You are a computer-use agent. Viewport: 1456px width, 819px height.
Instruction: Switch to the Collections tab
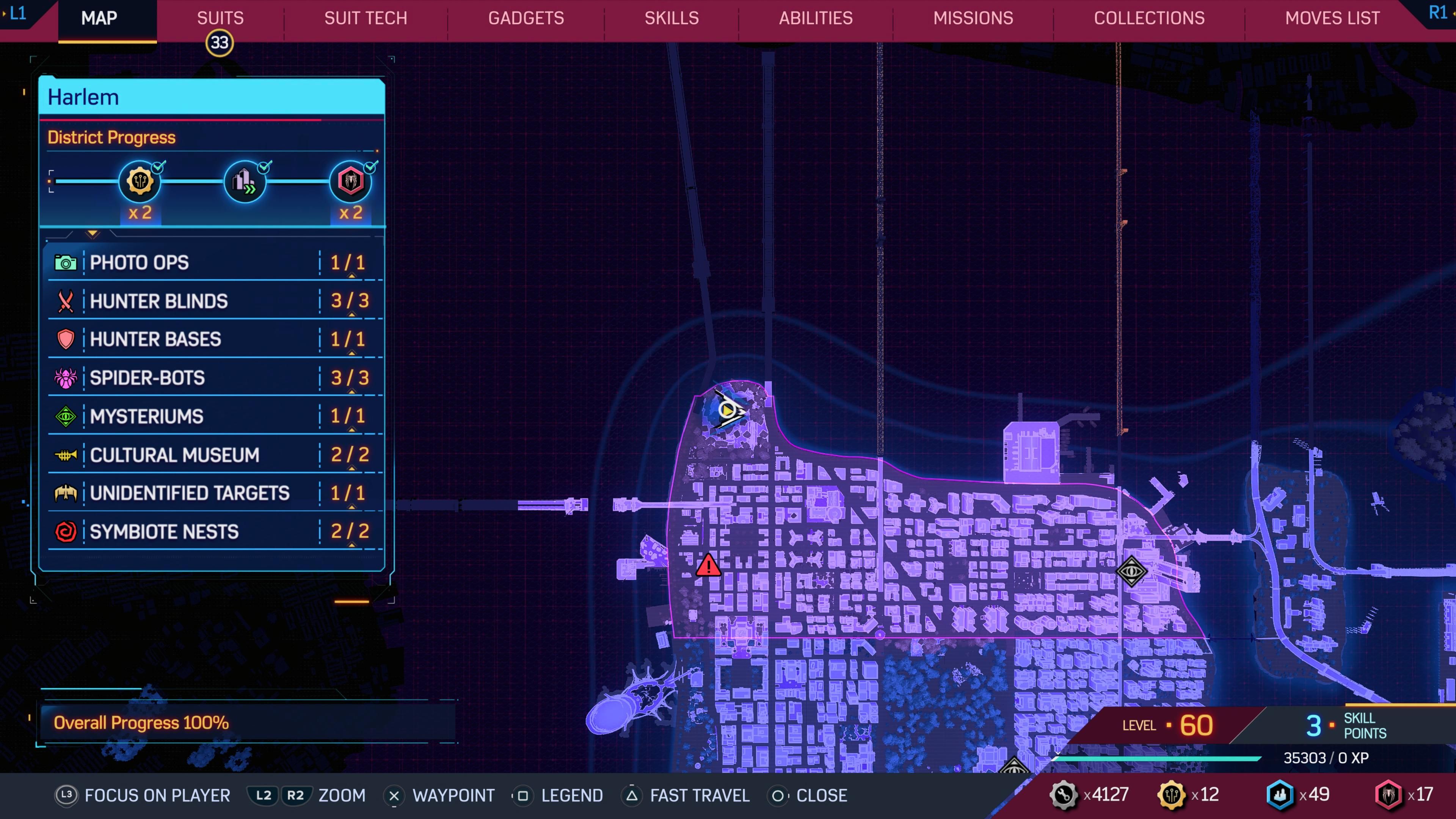click(1148, 18)
